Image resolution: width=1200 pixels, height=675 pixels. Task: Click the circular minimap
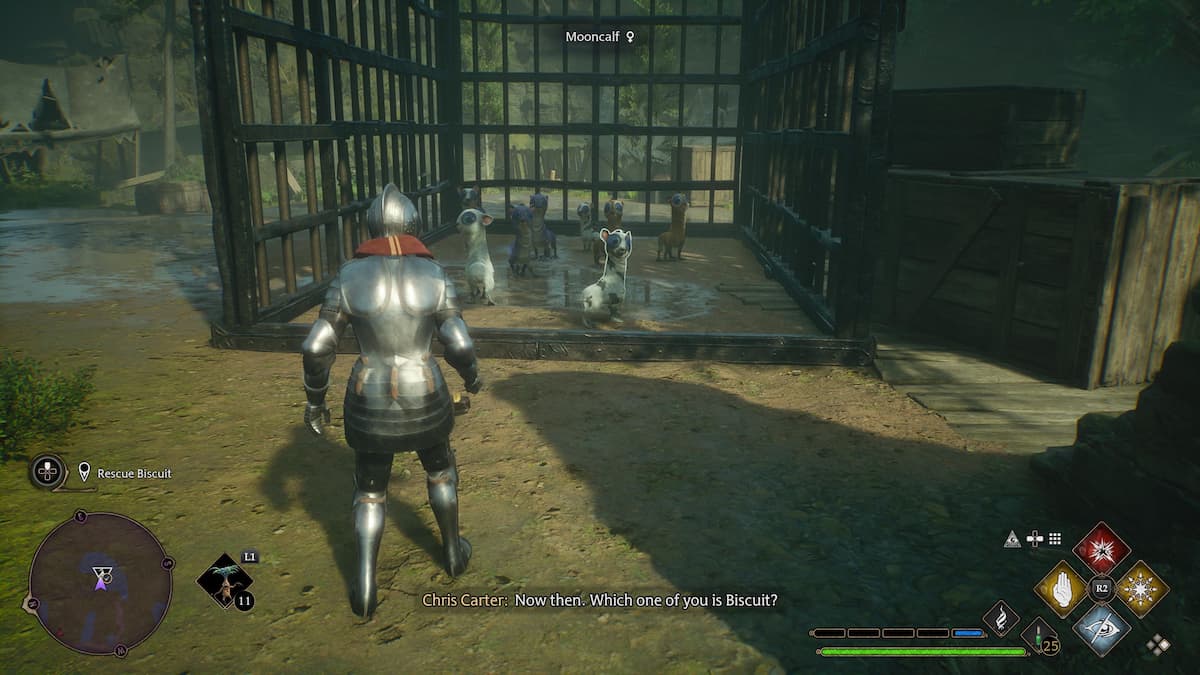point(100,582)
